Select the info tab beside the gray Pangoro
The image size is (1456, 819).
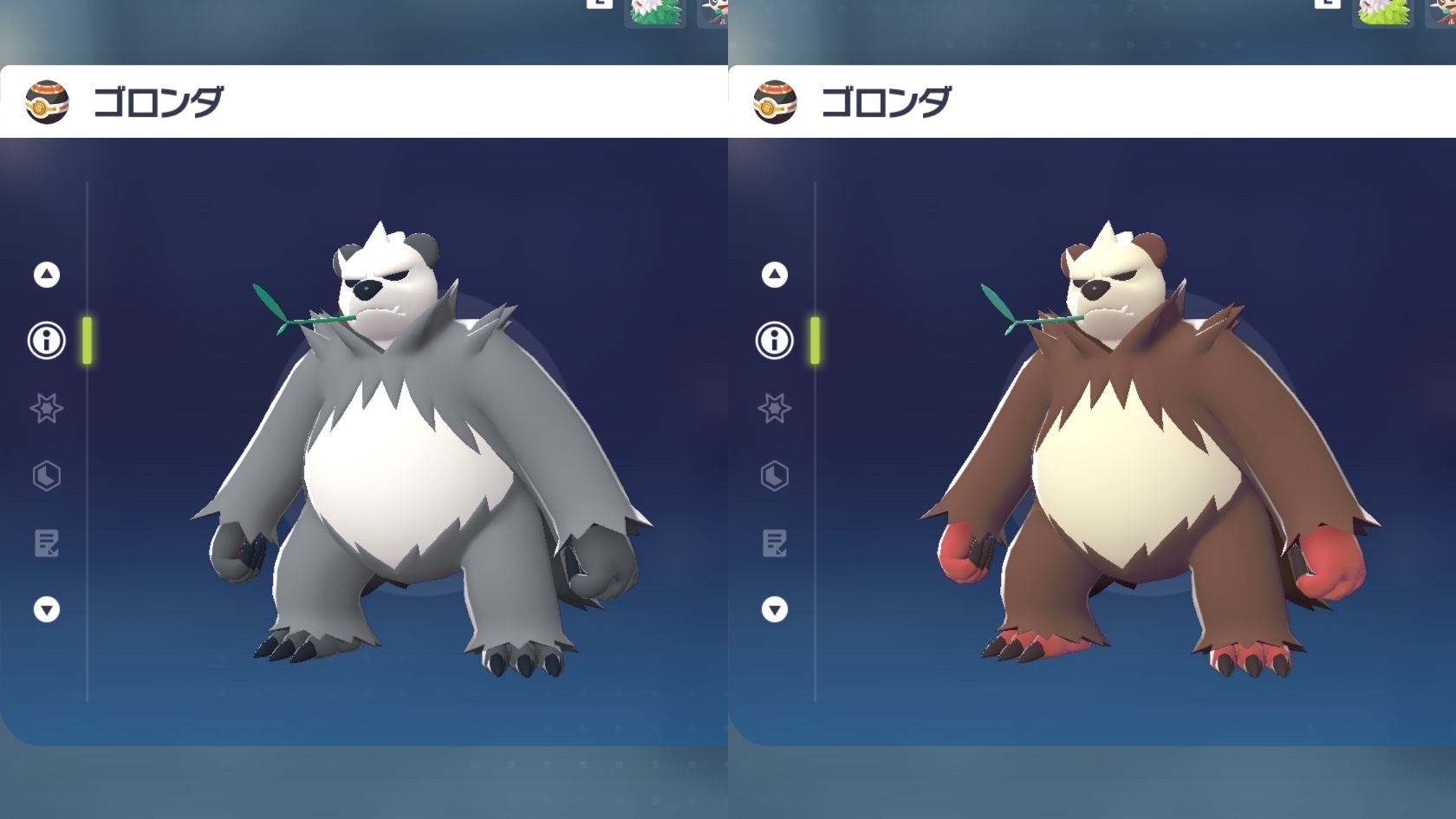coord(47,341)
